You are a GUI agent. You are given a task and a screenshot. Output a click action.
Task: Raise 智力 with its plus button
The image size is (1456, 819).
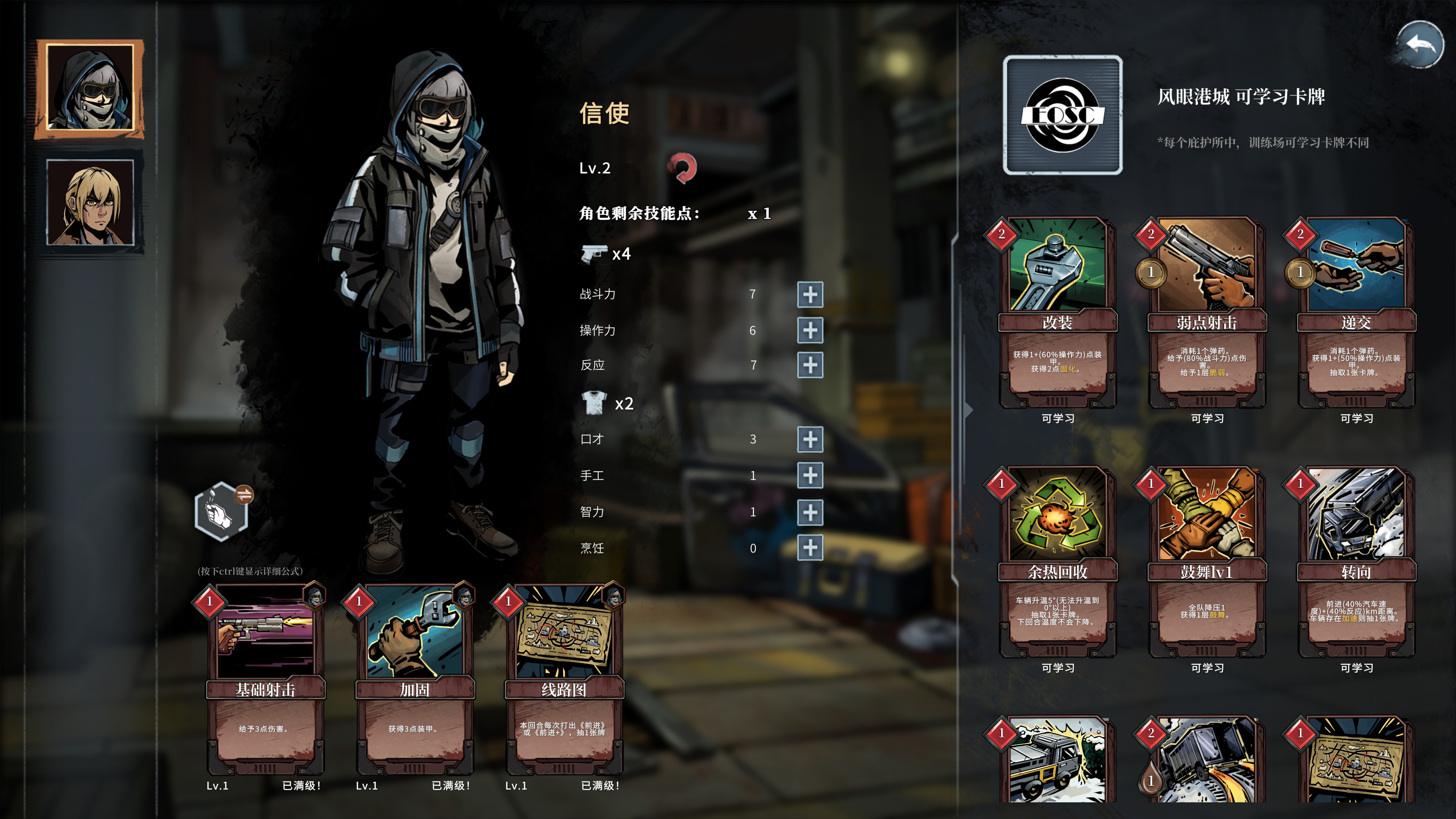coord(810,512)
